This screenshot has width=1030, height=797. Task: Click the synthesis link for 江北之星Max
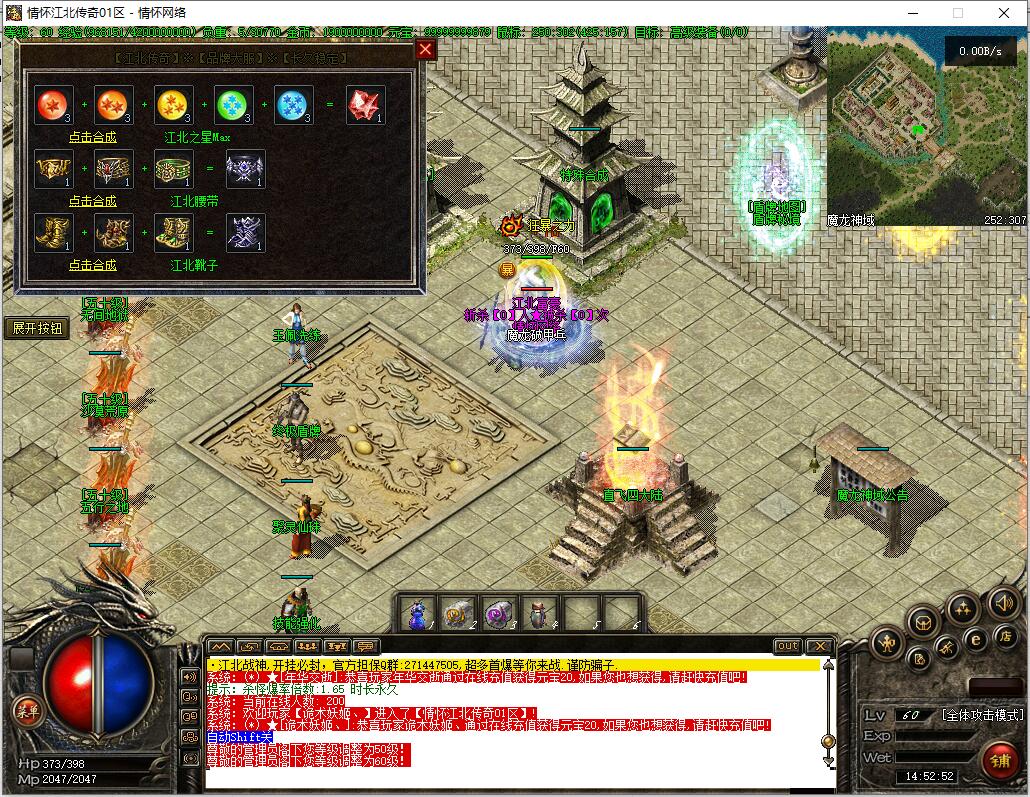point(92,137)
